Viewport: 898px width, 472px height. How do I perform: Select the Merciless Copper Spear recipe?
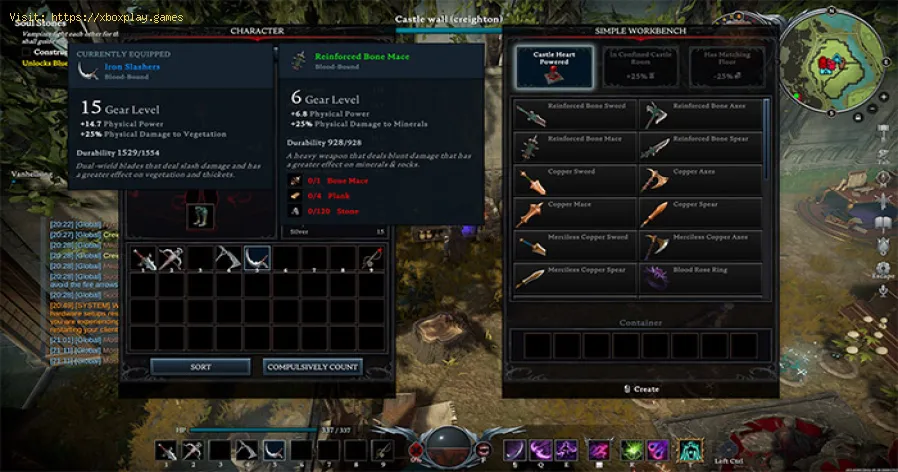point(575,279)
